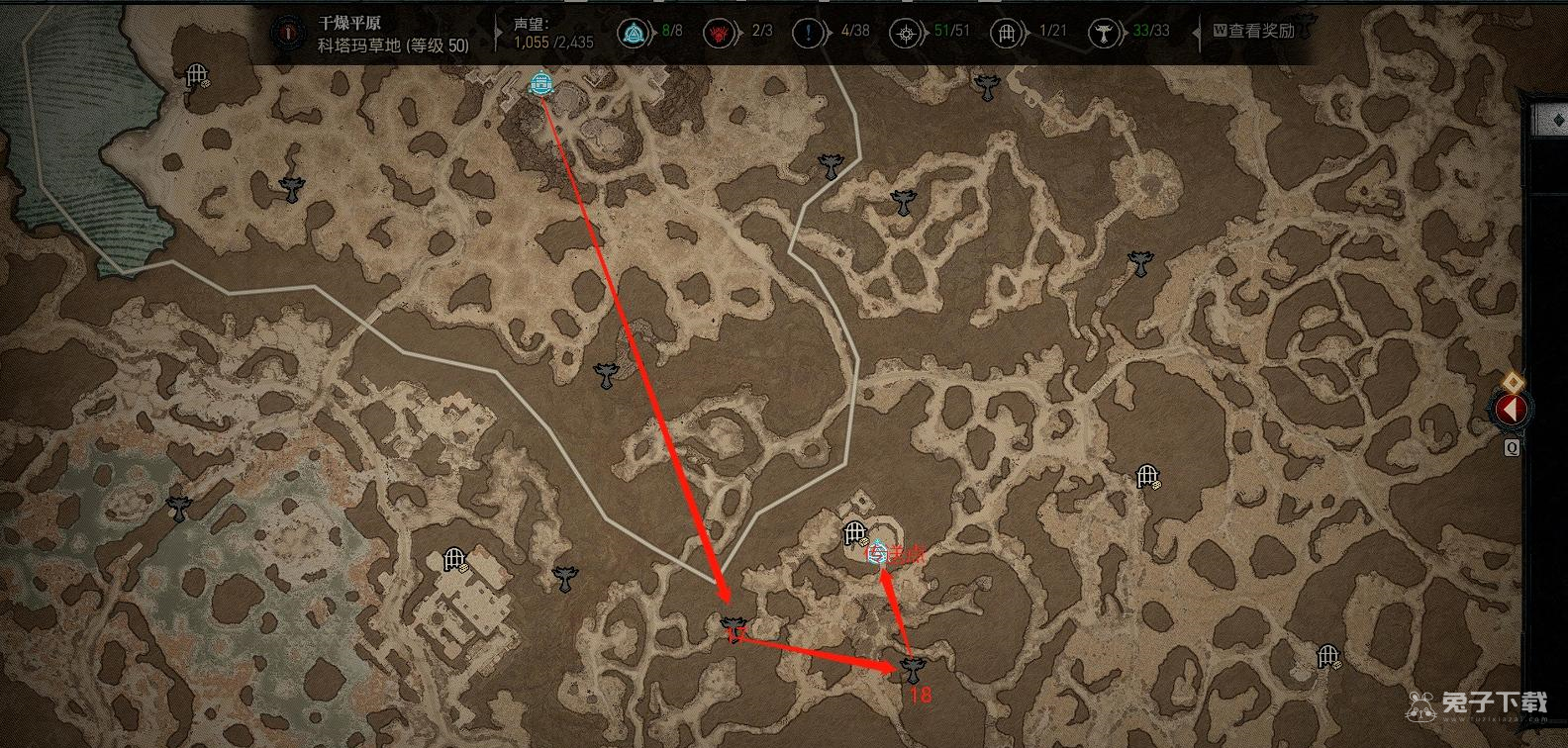The height and width of the screenshot is (748, 1568).
Task: Select the dungeon entrance beside the 传送点 waypoint
Action: point(854,534)
